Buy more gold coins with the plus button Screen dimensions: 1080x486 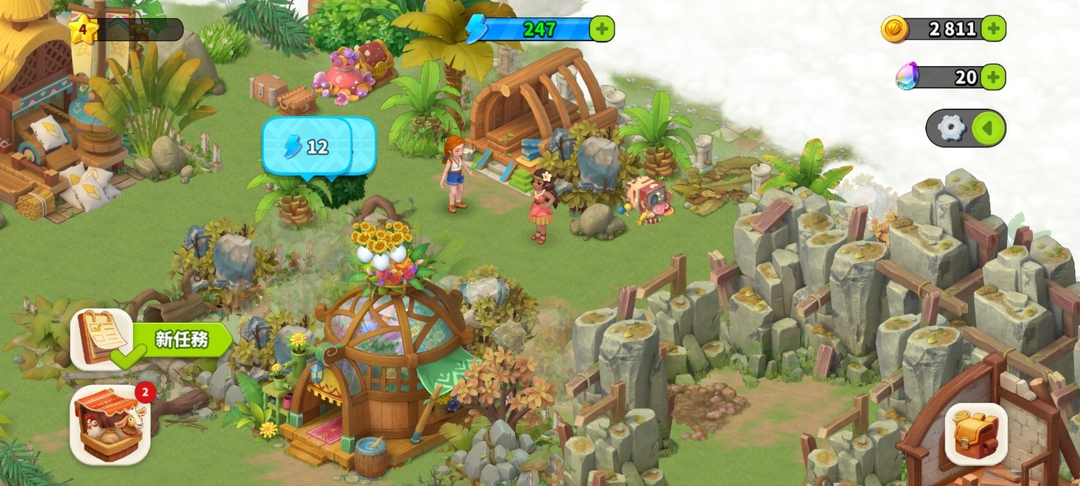[993, 28]
